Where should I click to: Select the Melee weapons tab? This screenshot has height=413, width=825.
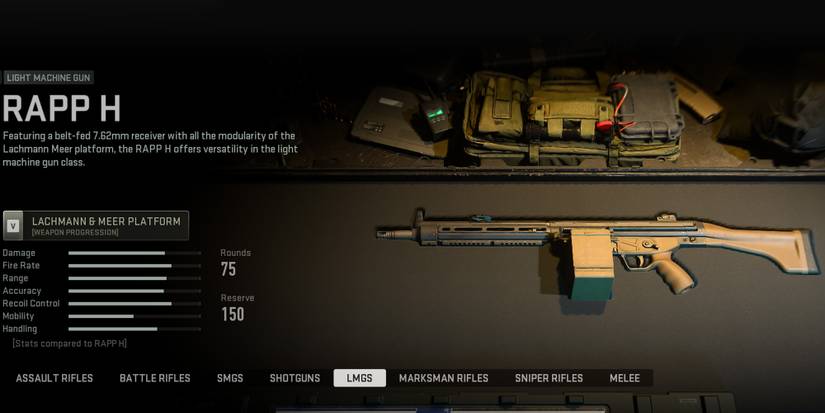click(x=626, y=378)
